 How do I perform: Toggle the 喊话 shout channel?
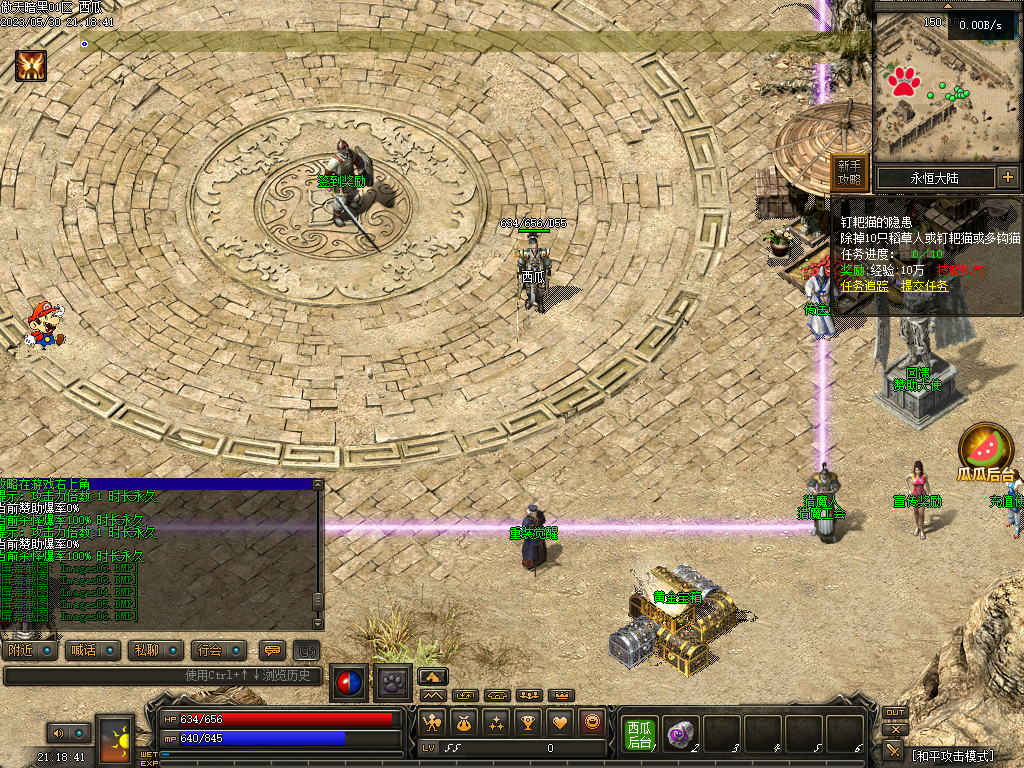pyautogui.click(x=93, y=650)
